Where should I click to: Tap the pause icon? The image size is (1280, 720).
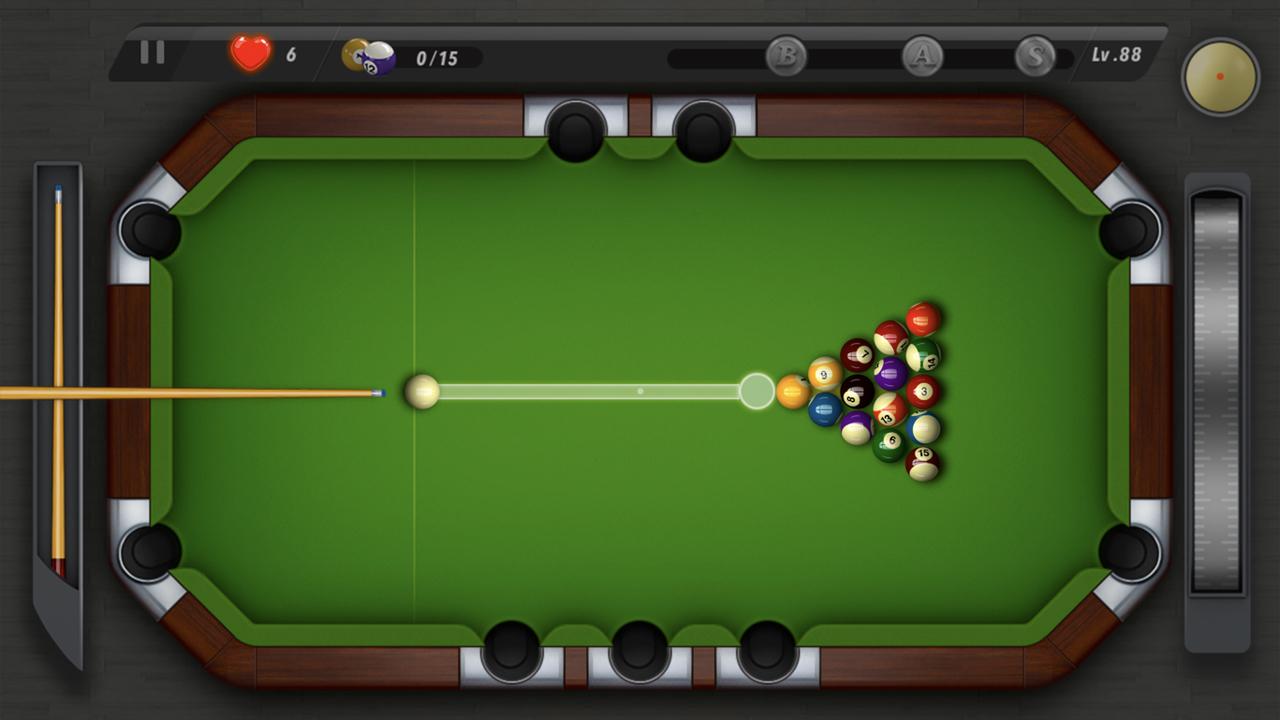point(152,52)
